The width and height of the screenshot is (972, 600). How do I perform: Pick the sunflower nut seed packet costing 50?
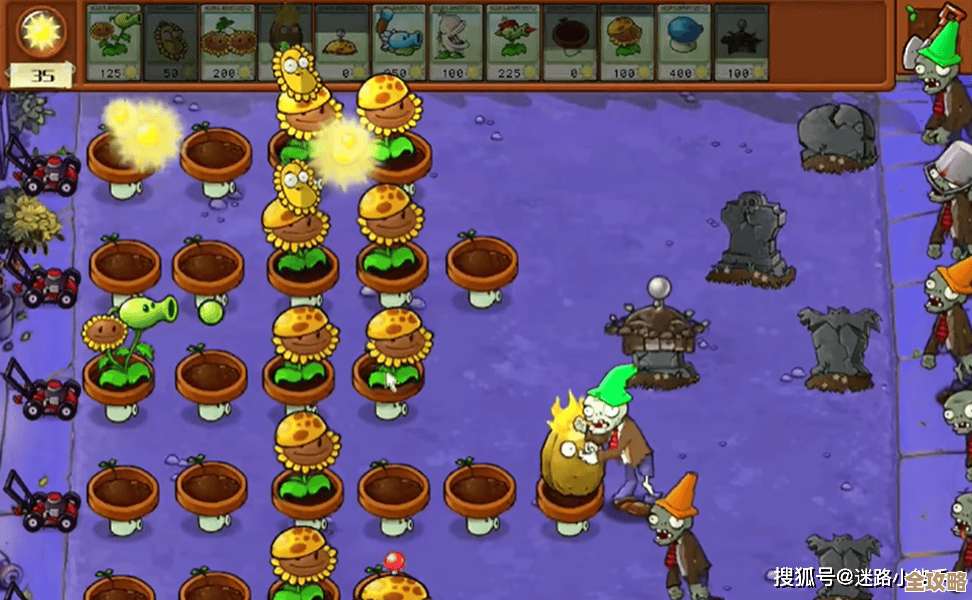pos(171,42)
